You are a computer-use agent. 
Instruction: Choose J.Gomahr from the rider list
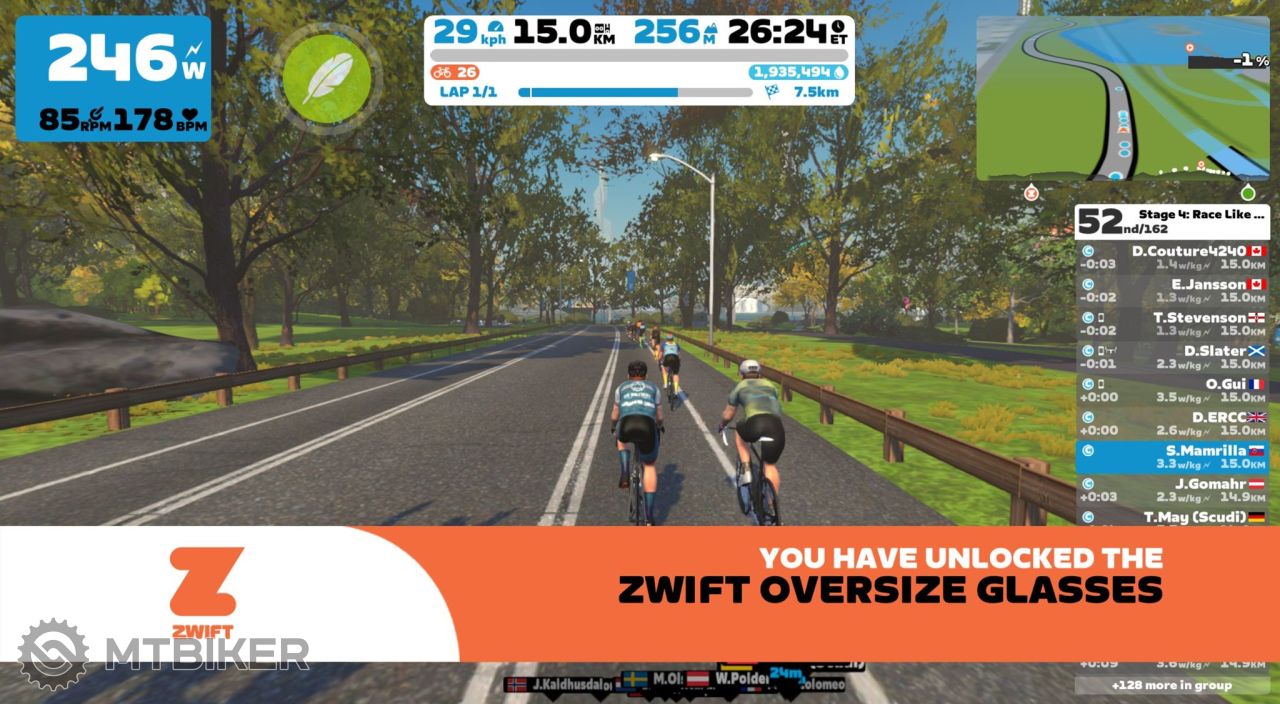tap(1171, 489)
